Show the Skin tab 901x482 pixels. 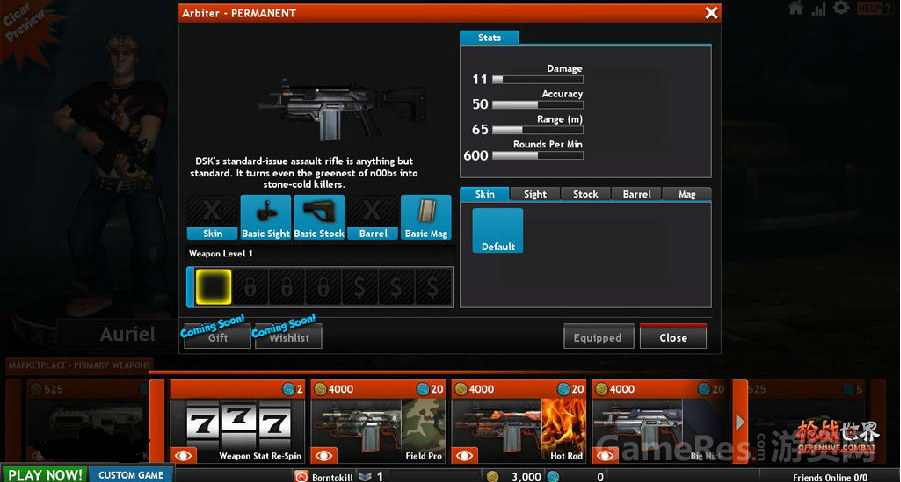(485, 194)
